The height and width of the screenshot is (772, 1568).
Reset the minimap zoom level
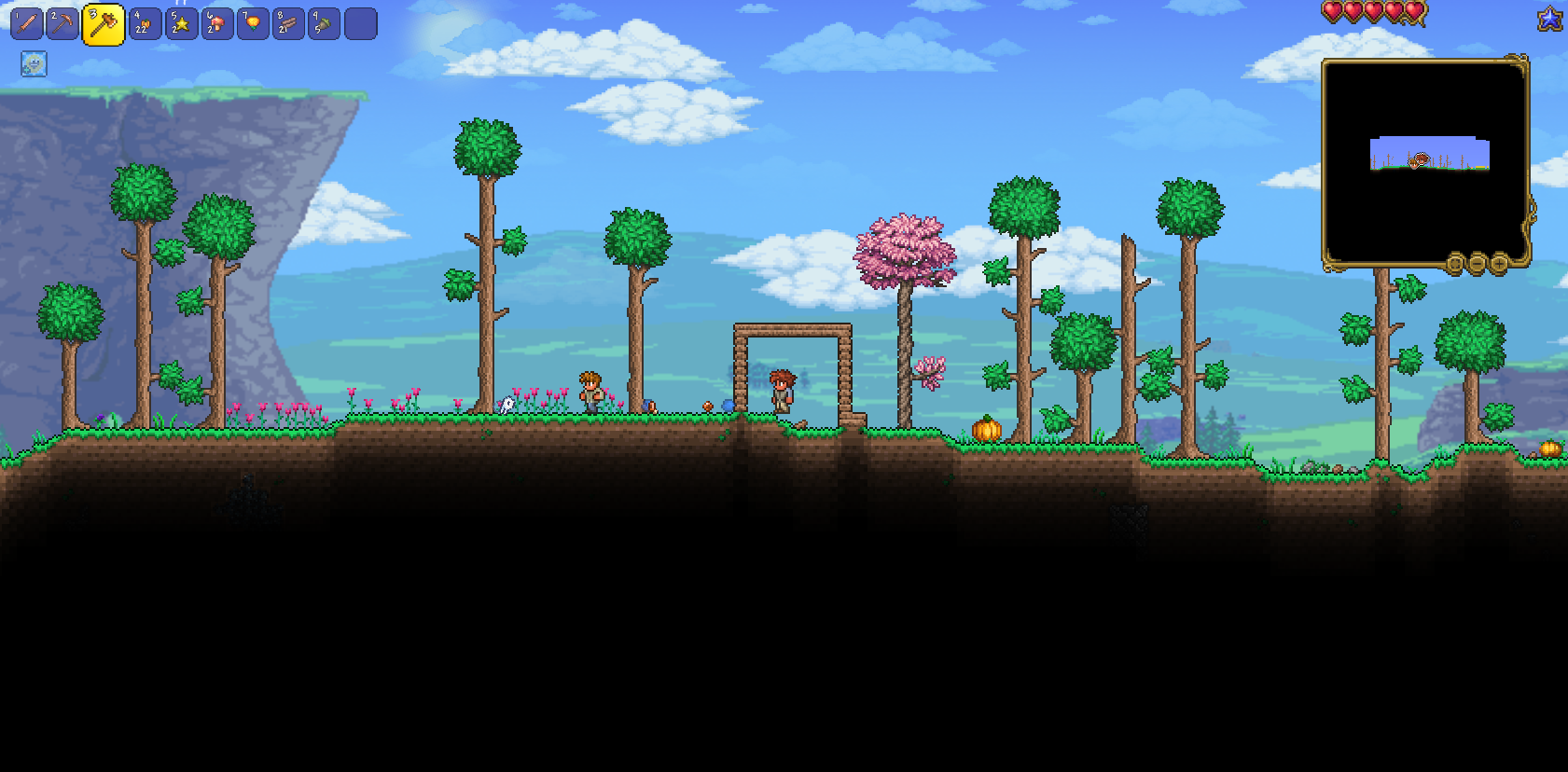pos(1454,264)
